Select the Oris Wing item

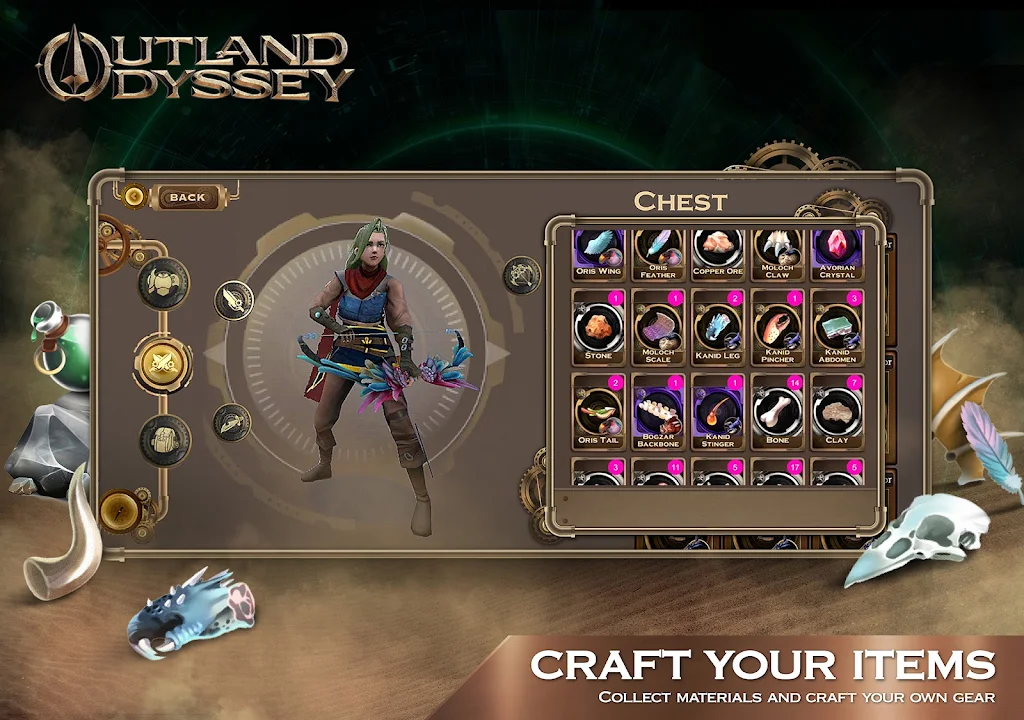pos(598,253)
